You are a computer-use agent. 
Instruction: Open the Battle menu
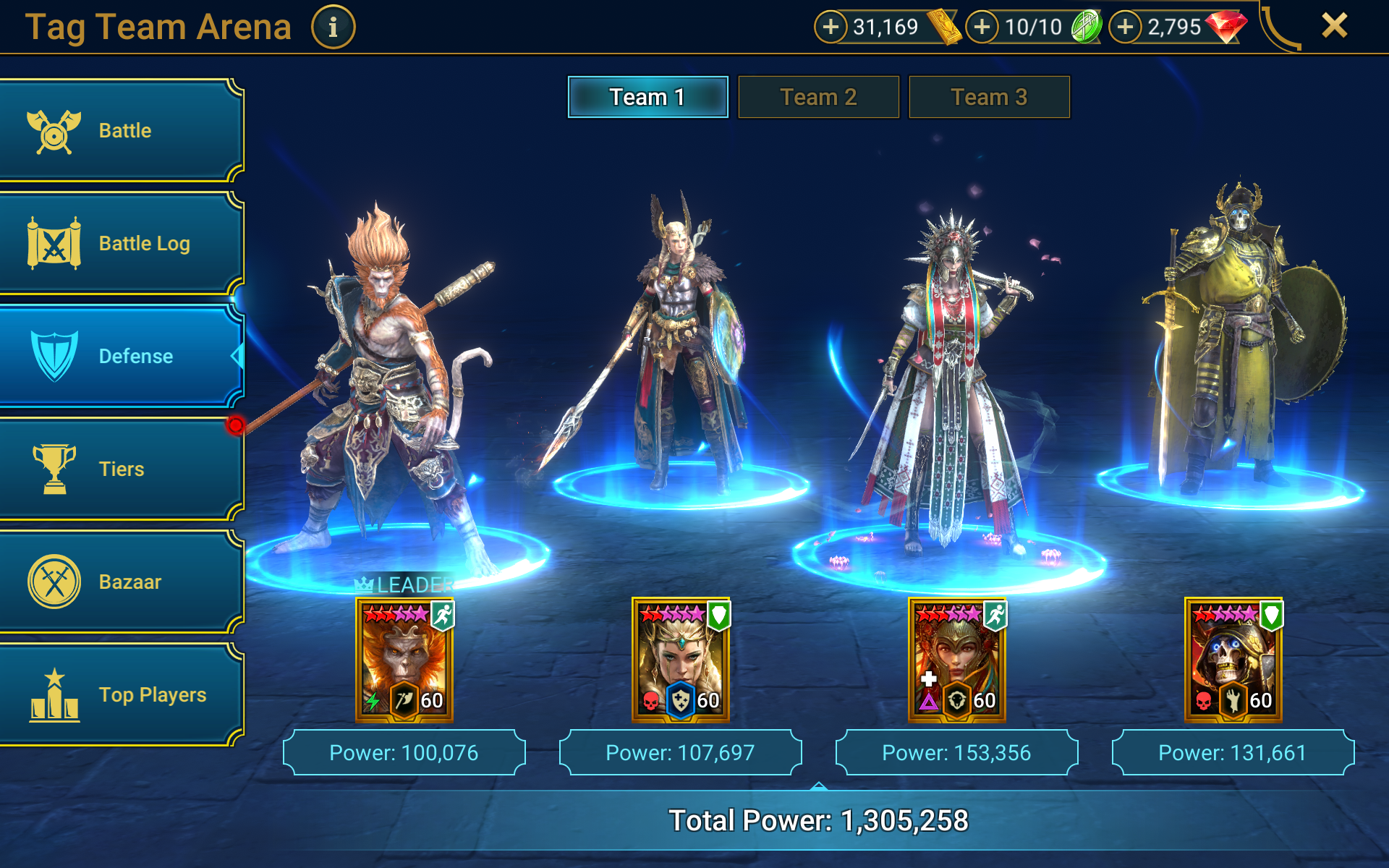[x=122, y=131]
